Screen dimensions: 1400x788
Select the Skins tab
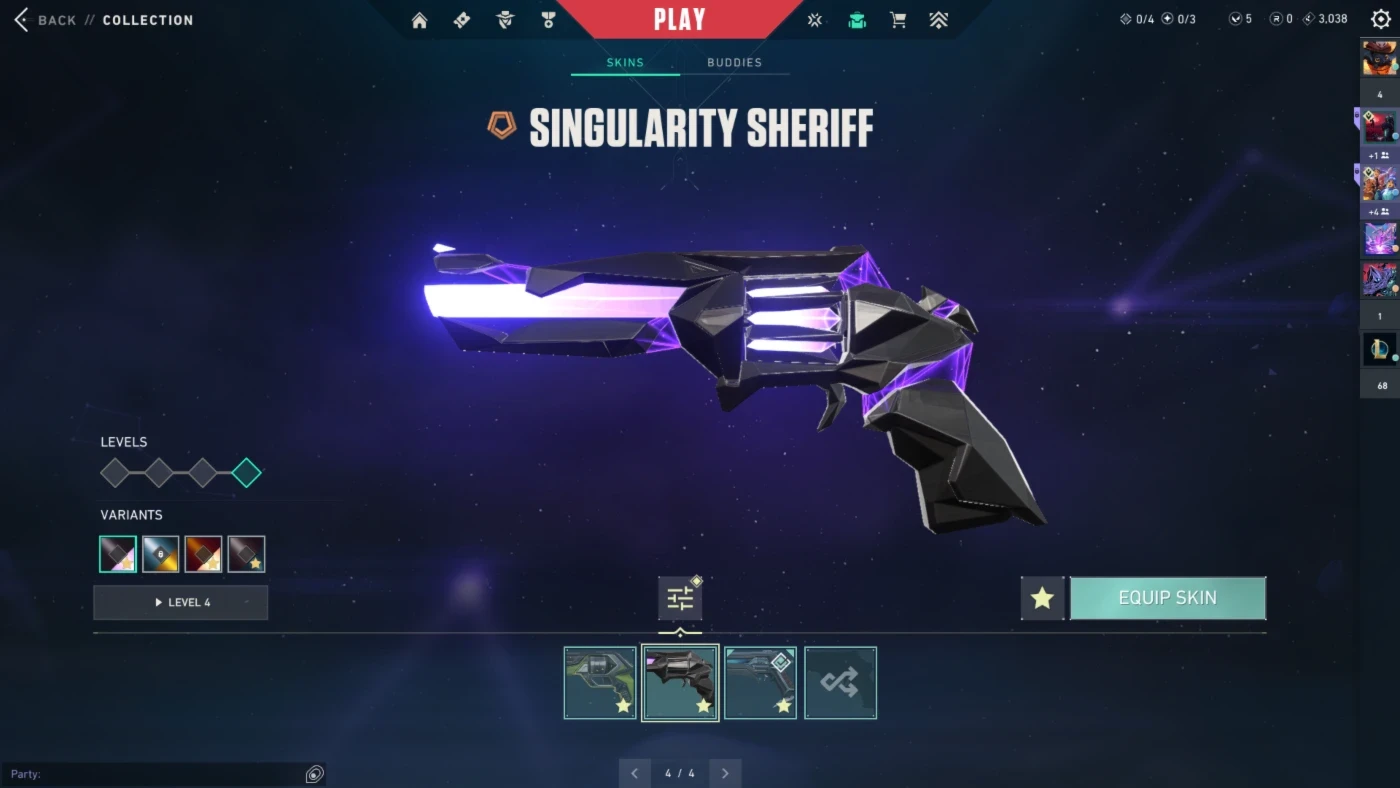pos(625,62)
